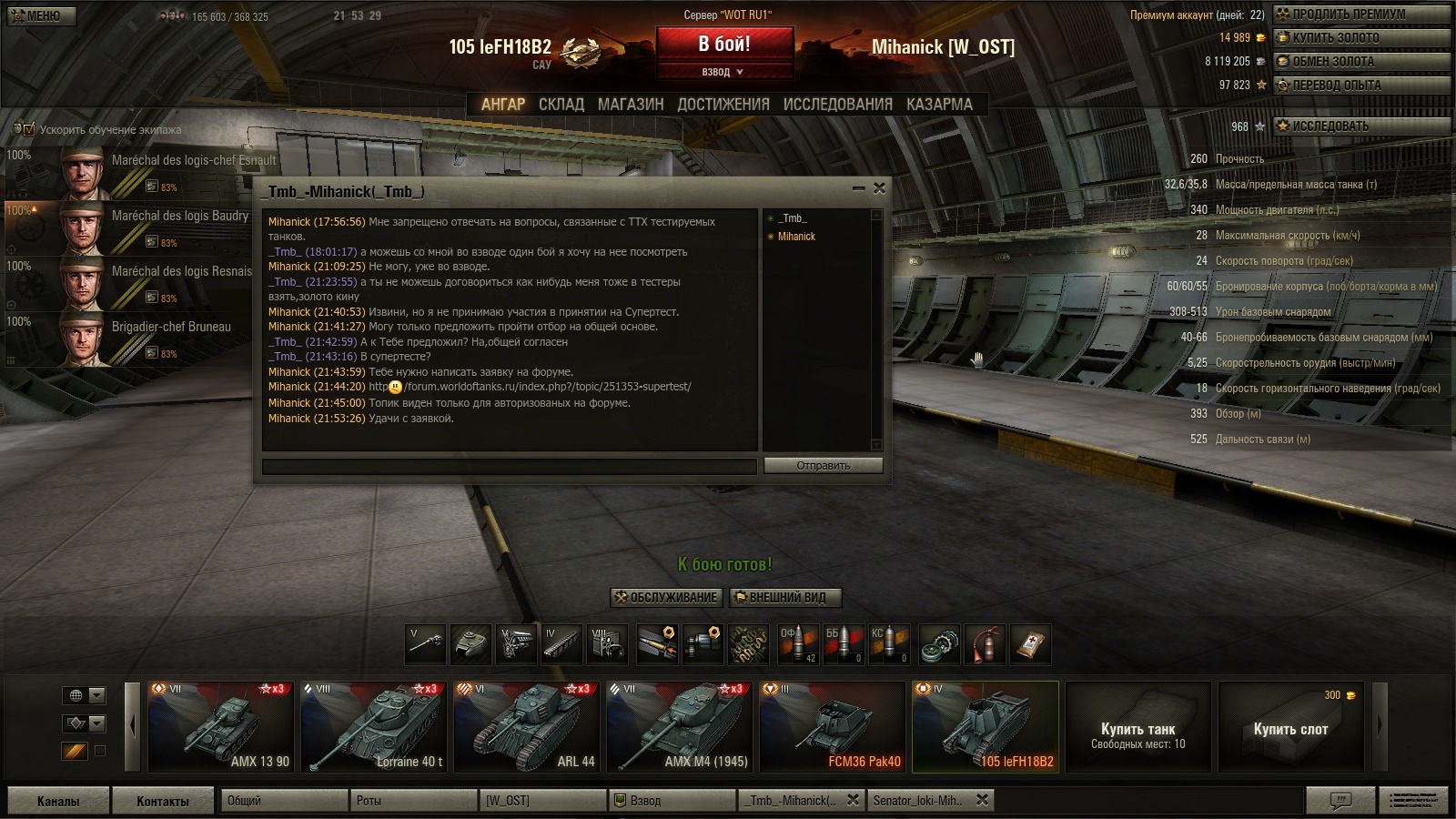Show the ИССЛЕДОВАНИЯ research tab

[x=837, y=105]
